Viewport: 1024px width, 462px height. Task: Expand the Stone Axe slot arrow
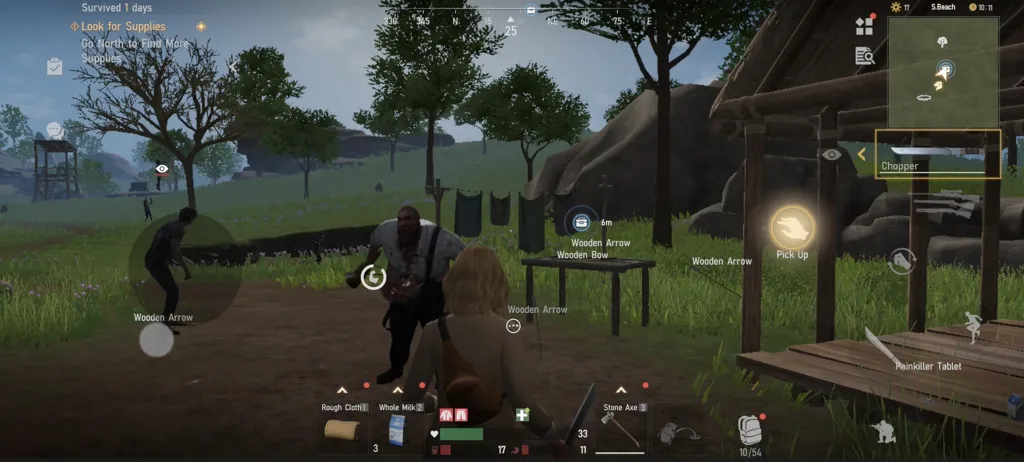click(x=622, y=390)
